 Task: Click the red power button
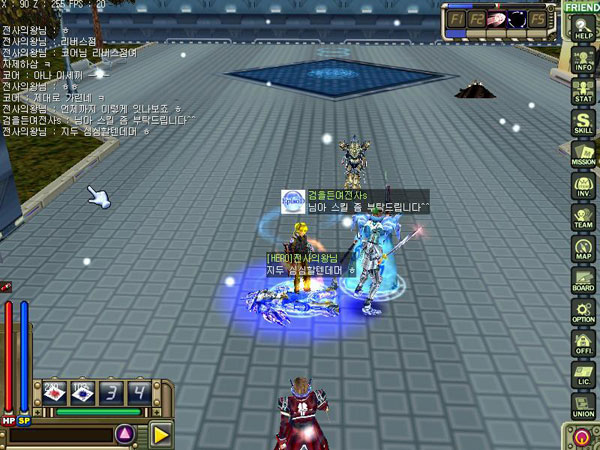pos(581,436)
